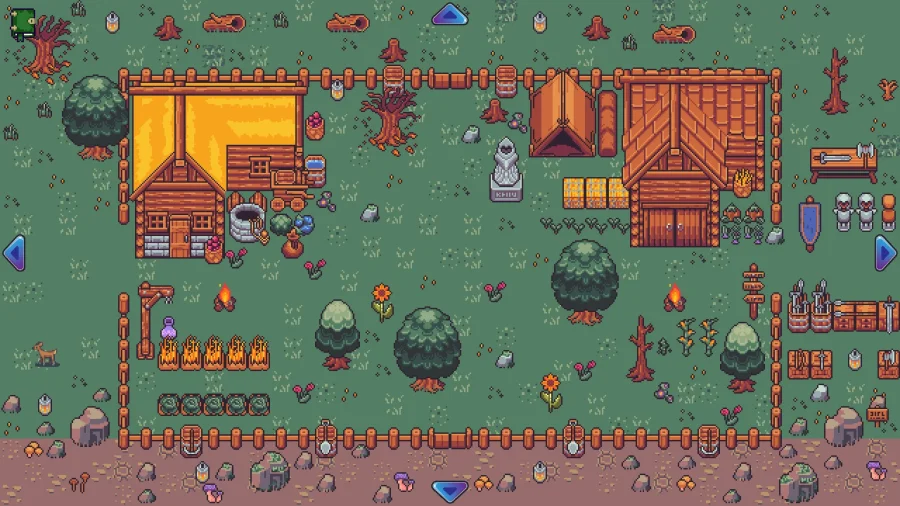The height and width of the screenshot is (506, 900).
Task: Click the blue down arrow
Action: tap(450, 490)
